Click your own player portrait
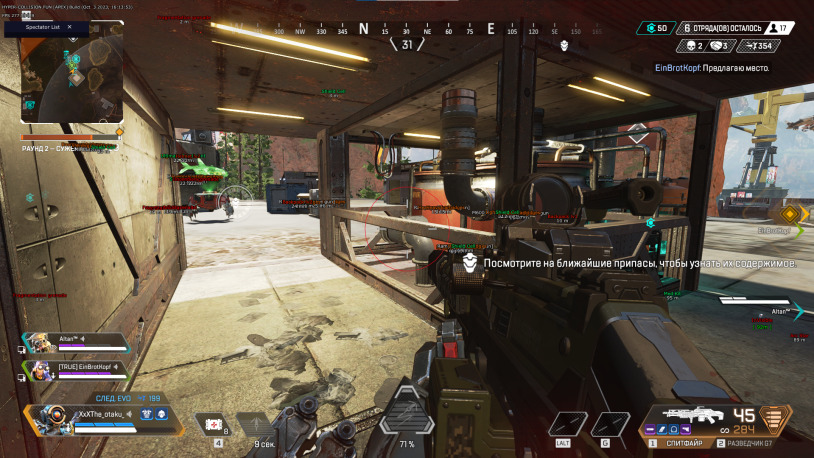The height and width of the screenshot is (458, 814). tap(53, 417)
